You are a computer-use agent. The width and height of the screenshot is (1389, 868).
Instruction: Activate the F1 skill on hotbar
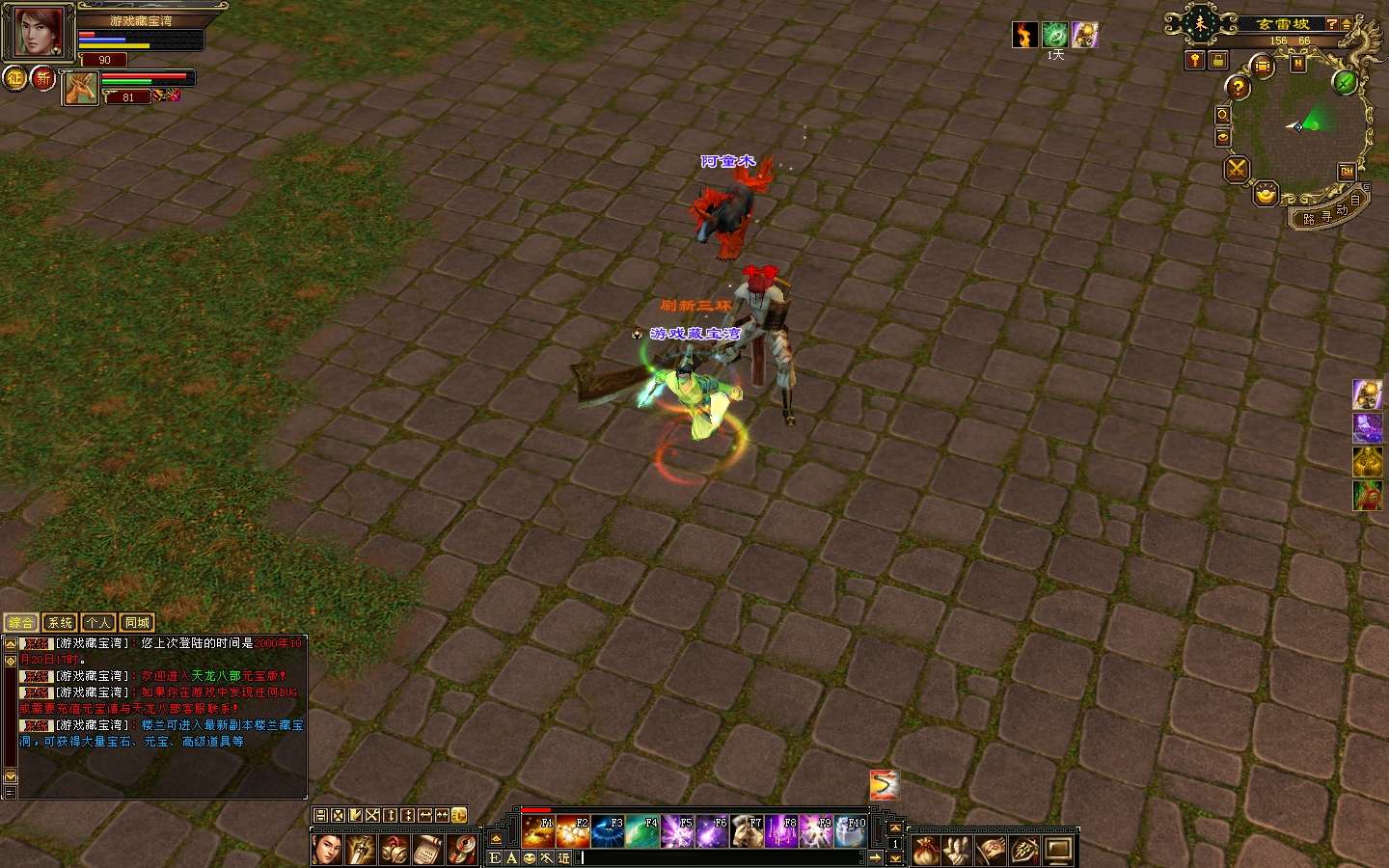(537, 831)
